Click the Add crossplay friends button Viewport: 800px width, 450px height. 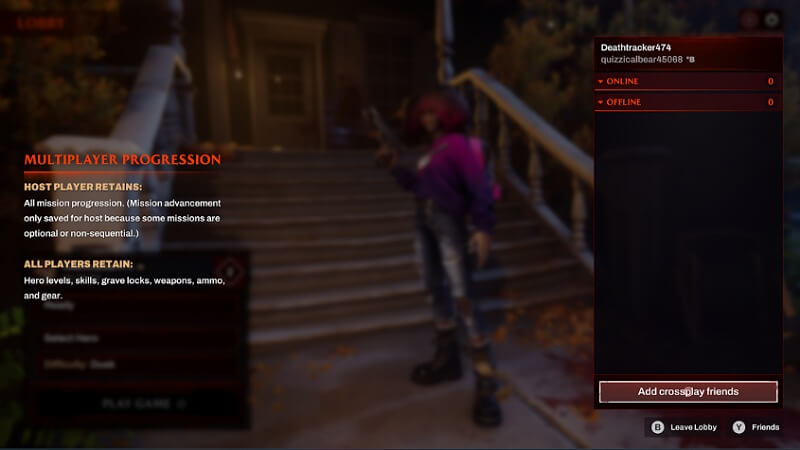[x=688, y=391]
